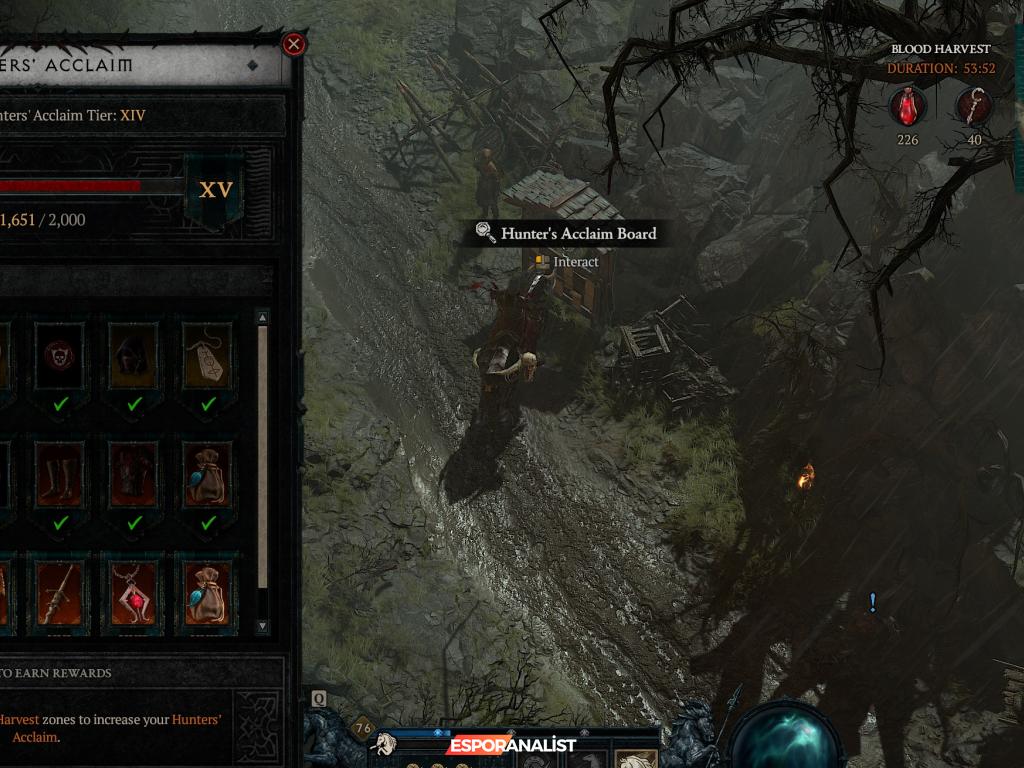Select the red gem amulet reward
The height and width of the screenshot is (768, 1024).
point(134,592)
